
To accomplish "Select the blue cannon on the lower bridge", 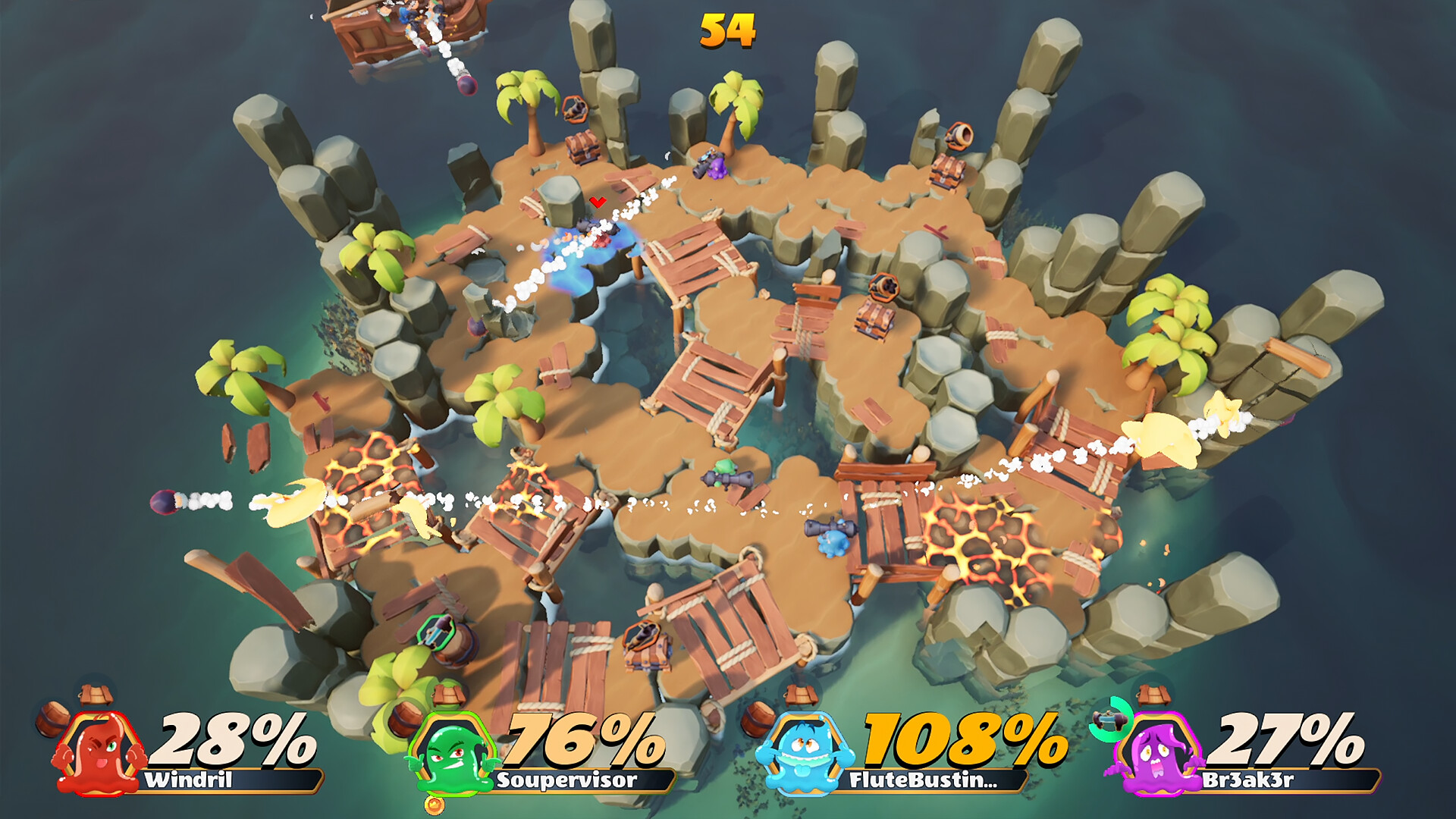I will click(830, 538).
